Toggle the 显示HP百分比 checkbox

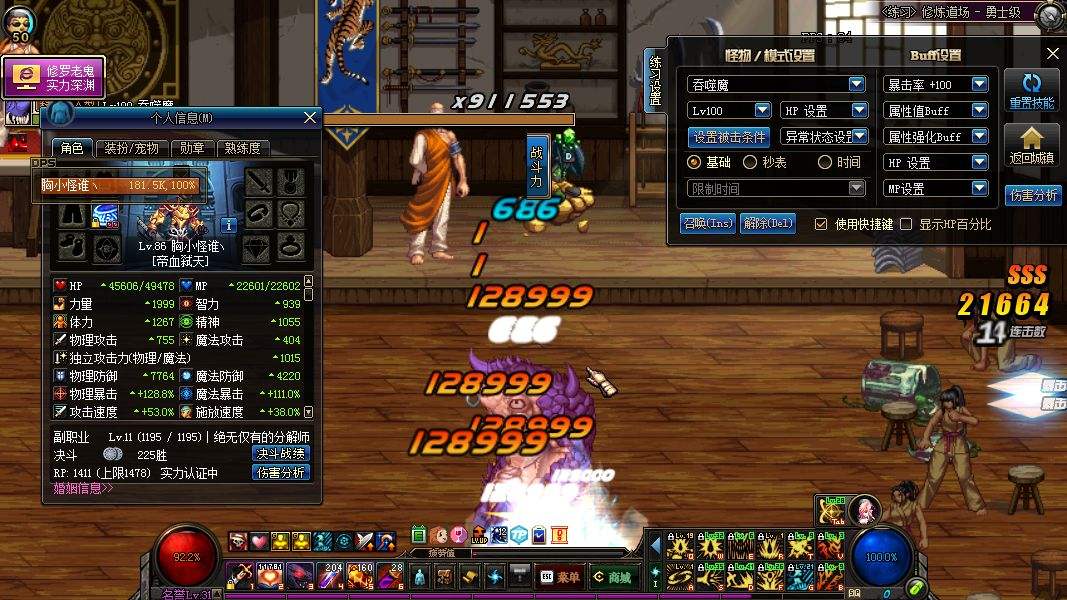pos(907,224)
